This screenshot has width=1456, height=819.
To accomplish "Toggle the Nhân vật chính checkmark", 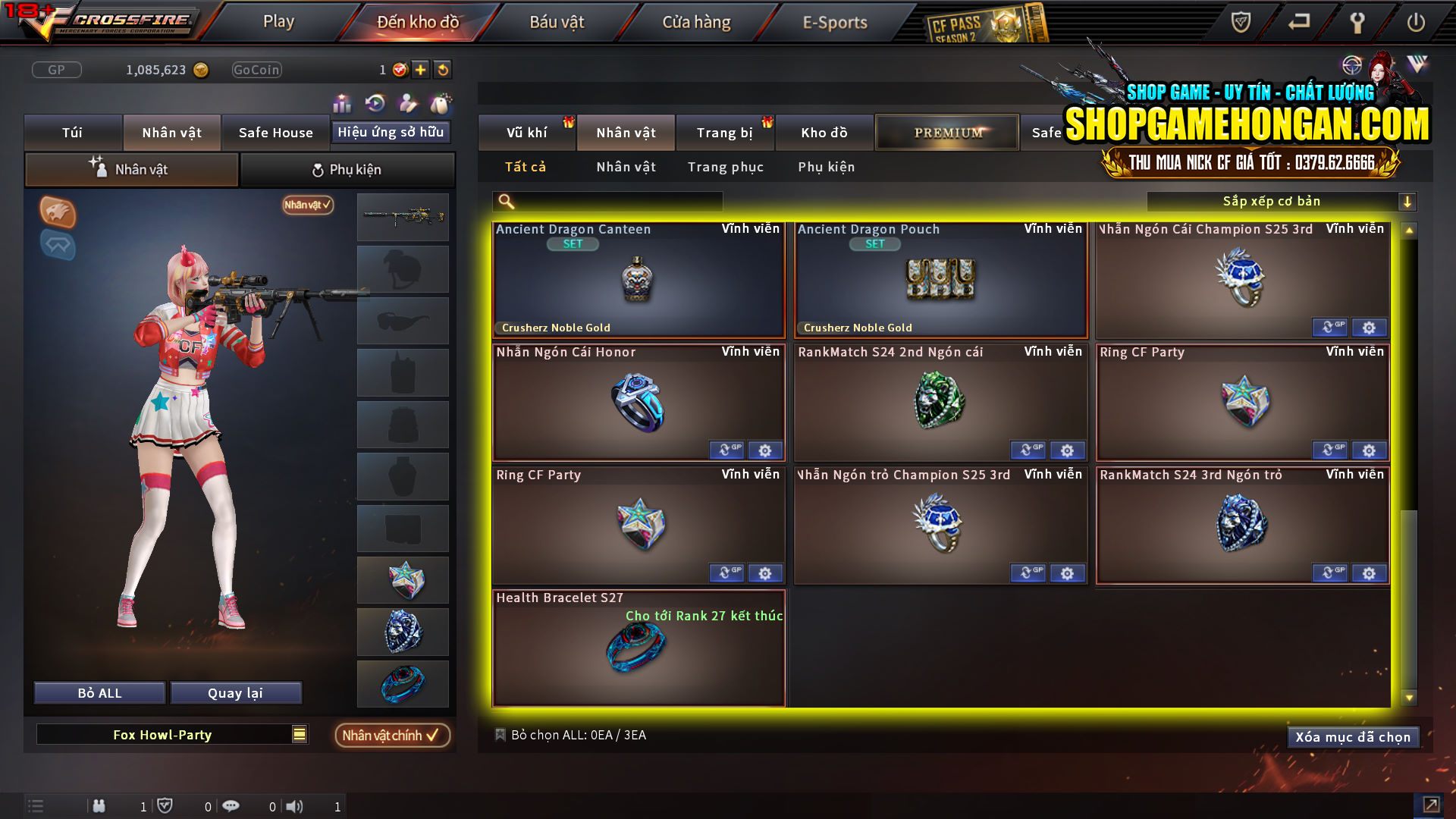I will tap(392, 735).
